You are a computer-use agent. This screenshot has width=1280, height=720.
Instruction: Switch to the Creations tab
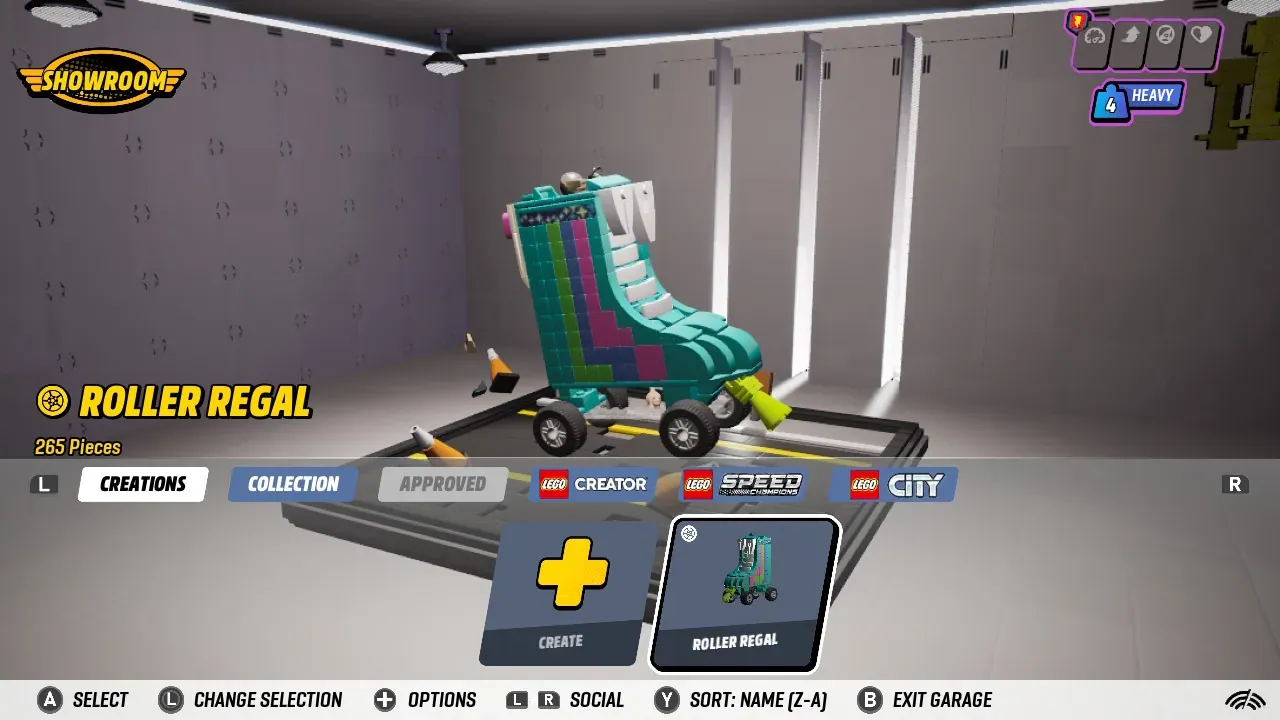pos(143,484)
